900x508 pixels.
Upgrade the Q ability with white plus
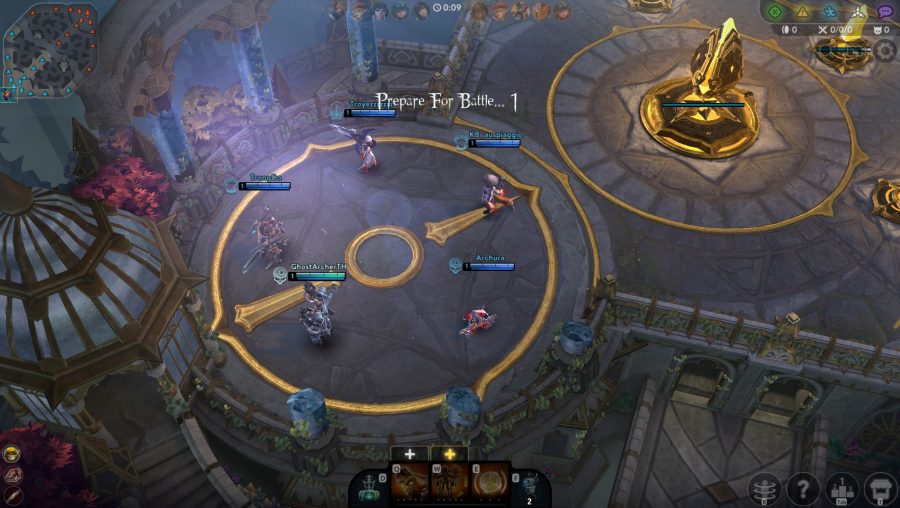coord(410,454)
